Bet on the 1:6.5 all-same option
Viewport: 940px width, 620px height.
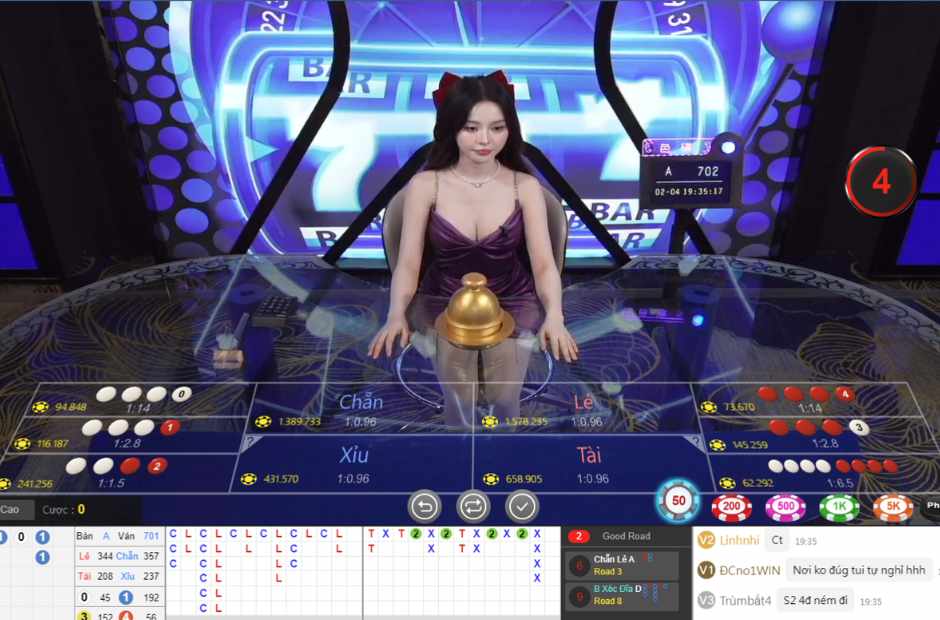tap(832, 472)
